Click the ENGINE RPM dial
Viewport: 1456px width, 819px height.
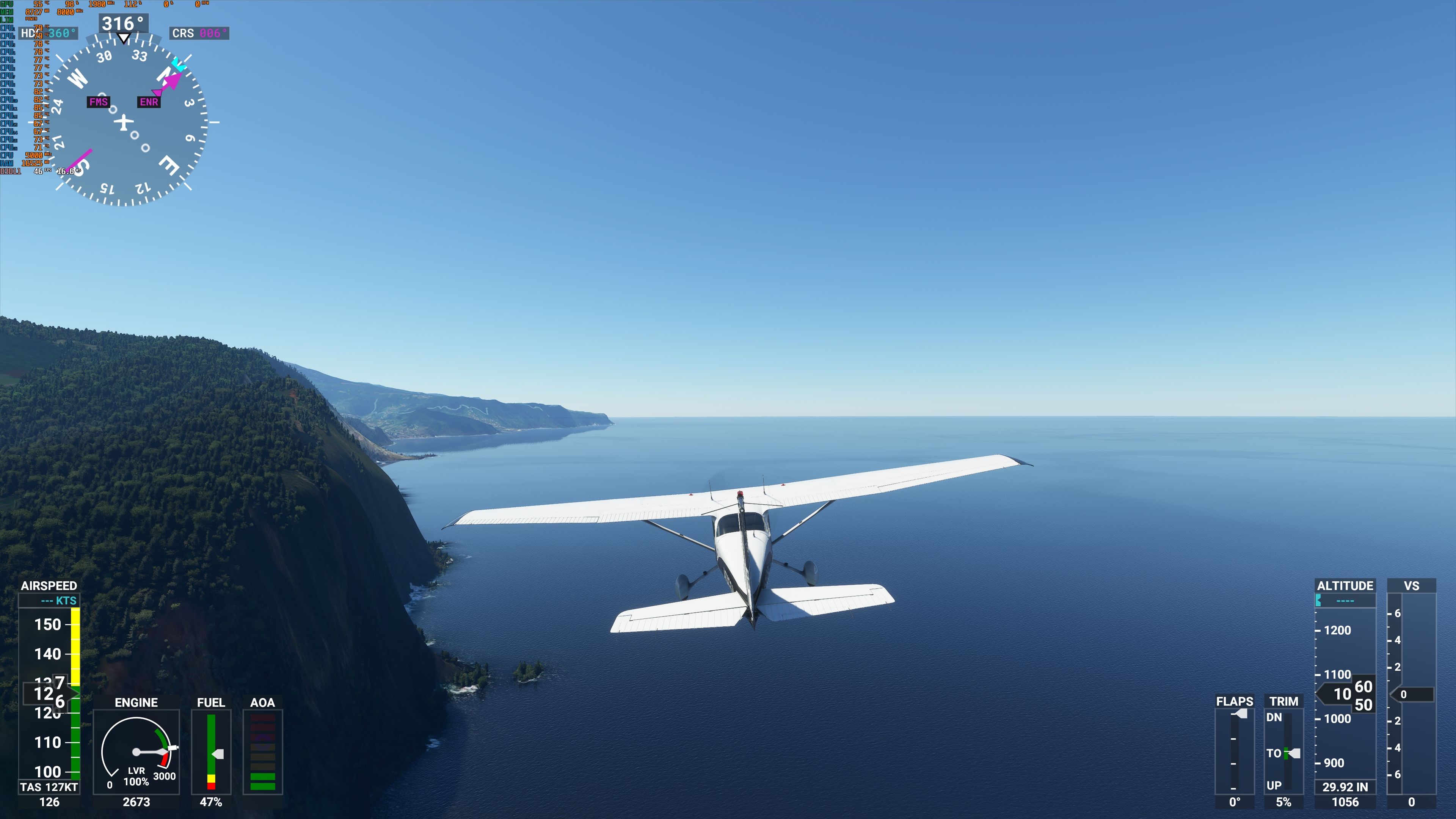coord(137,752)
